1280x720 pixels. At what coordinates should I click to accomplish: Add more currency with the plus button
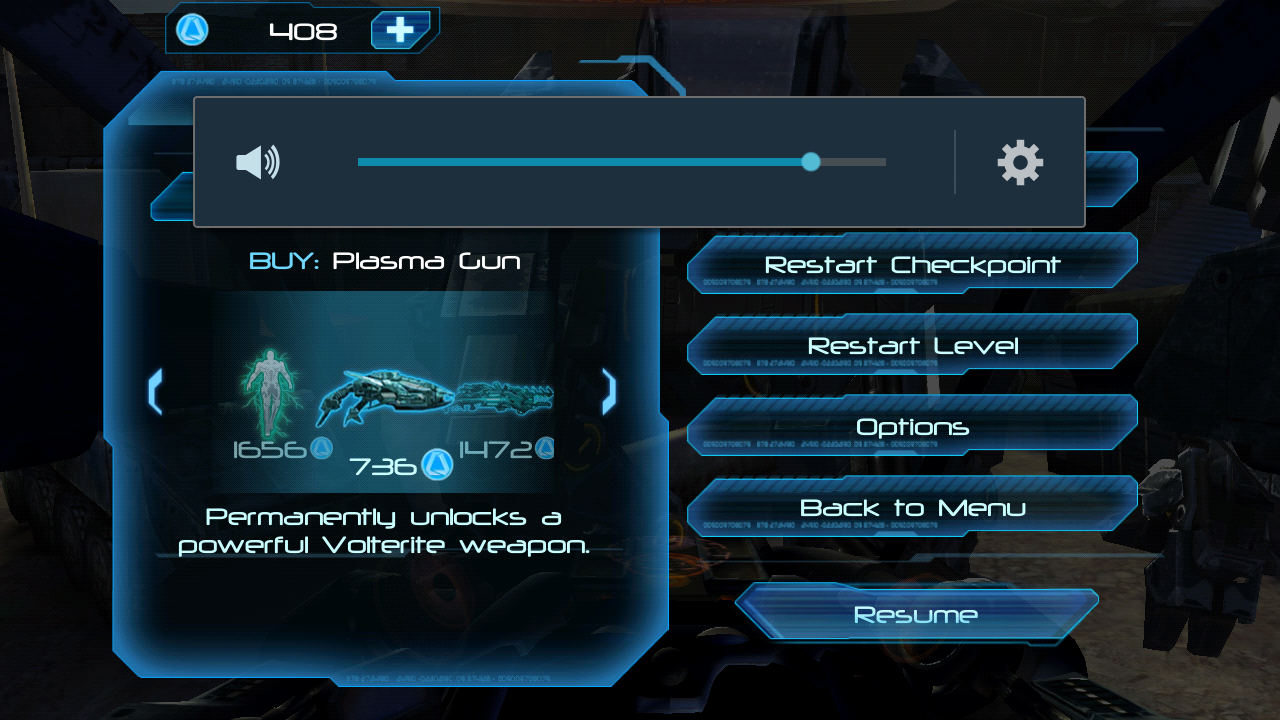(x=400, y=31)
